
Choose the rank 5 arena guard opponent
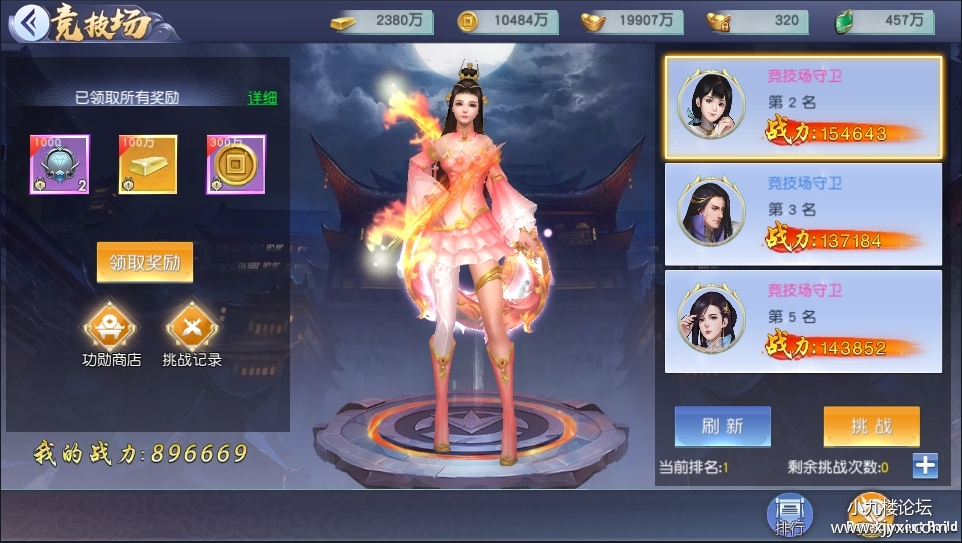click(803, 321)
